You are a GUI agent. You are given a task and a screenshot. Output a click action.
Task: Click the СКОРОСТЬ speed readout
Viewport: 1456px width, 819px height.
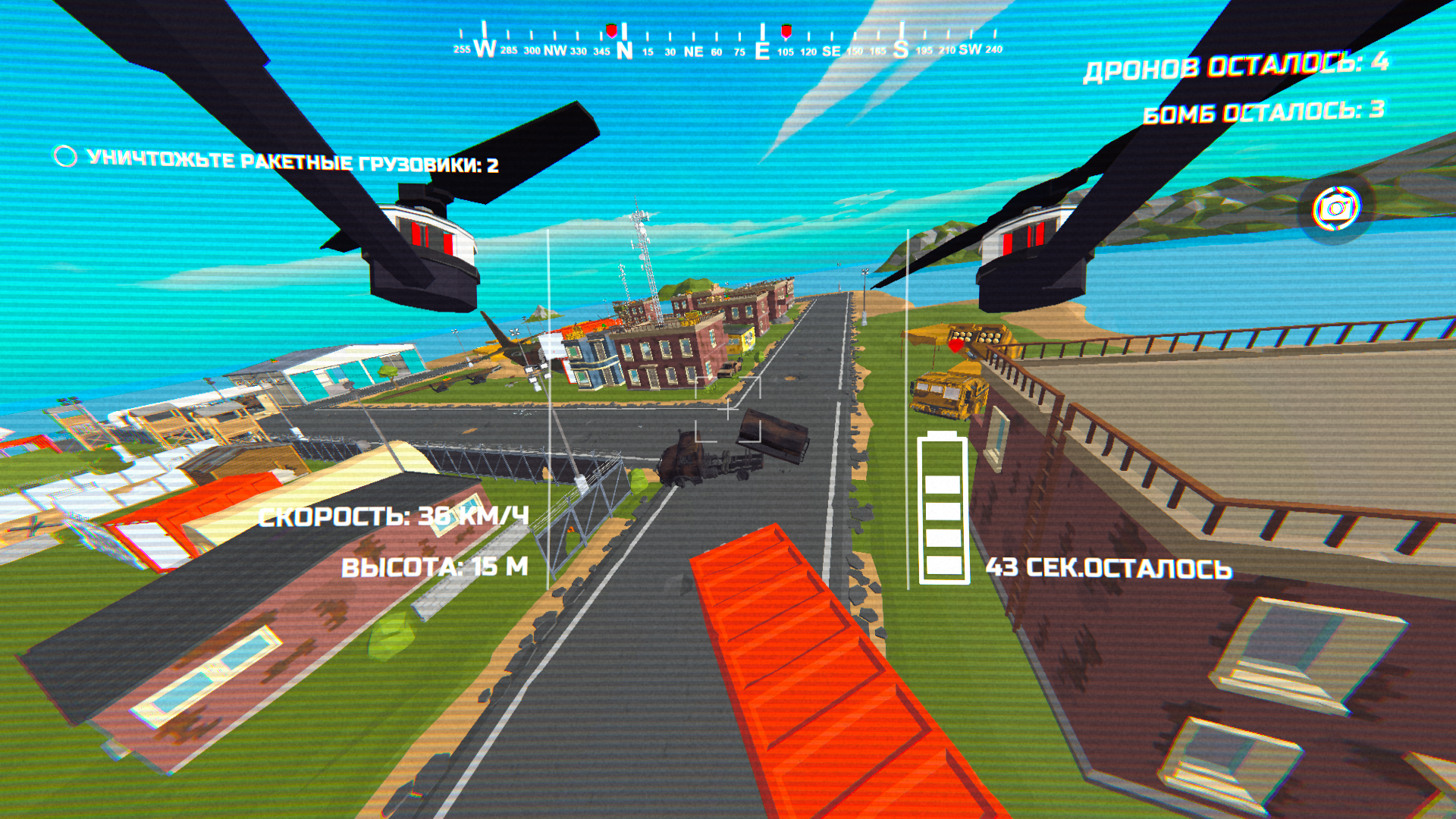click(394, 519)
